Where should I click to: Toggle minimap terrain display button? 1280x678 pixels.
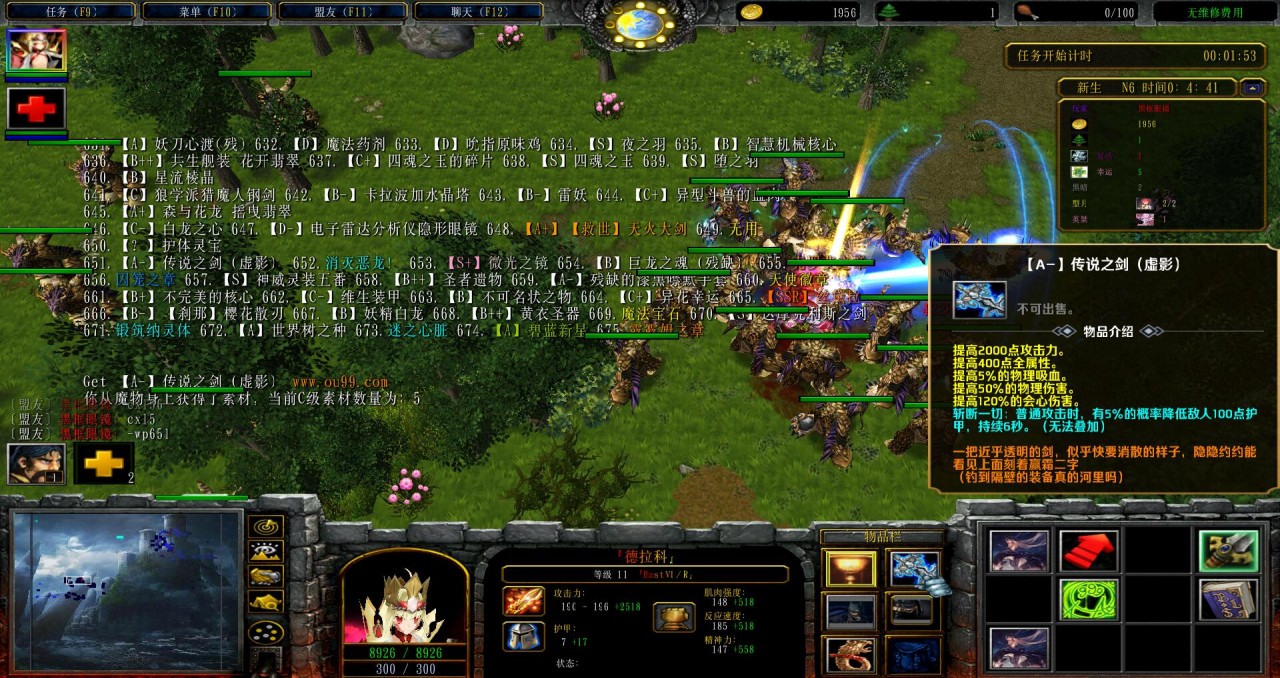(265, 551)
